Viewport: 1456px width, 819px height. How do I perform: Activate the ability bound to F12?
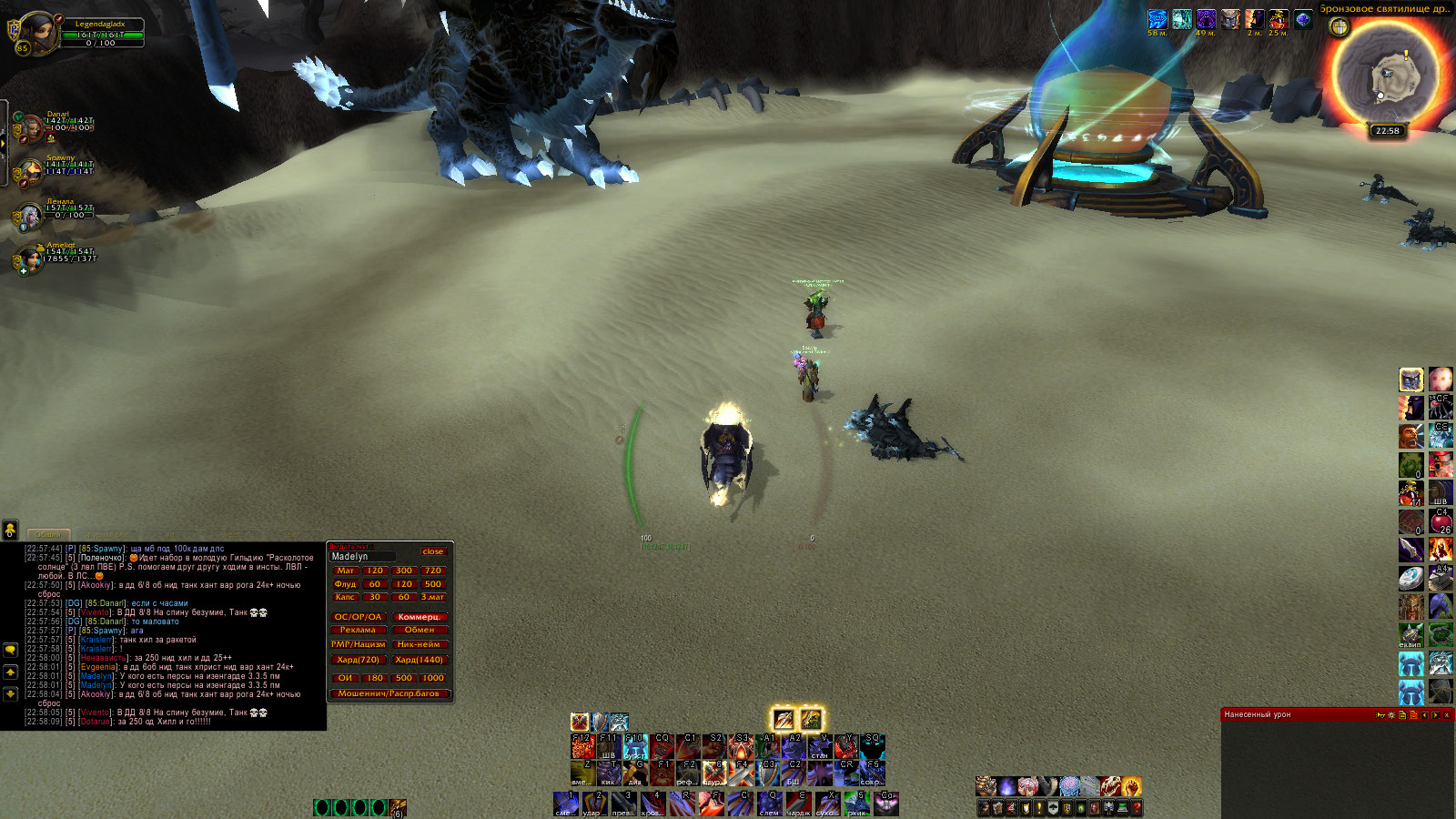[582, 747]
